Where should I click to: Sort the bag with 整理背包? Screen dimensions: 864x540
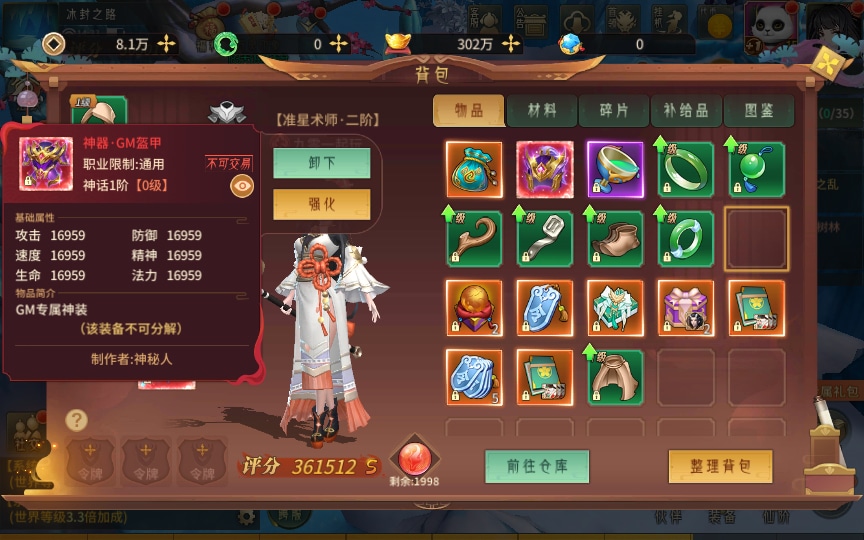point(721,465)
